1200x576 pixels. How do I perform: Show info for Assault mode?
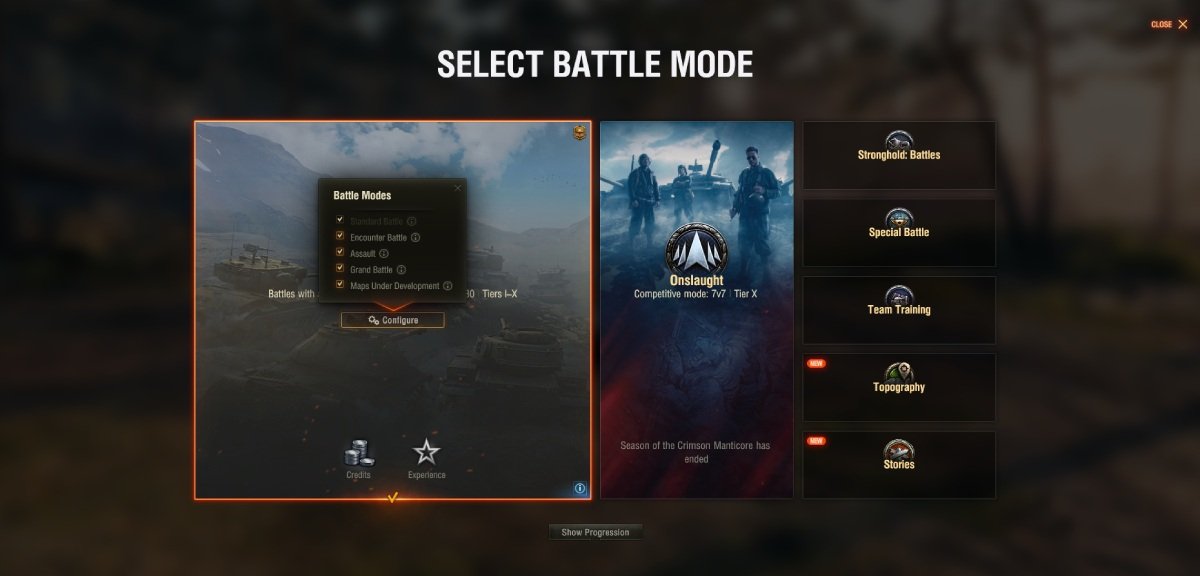[384, 254]
